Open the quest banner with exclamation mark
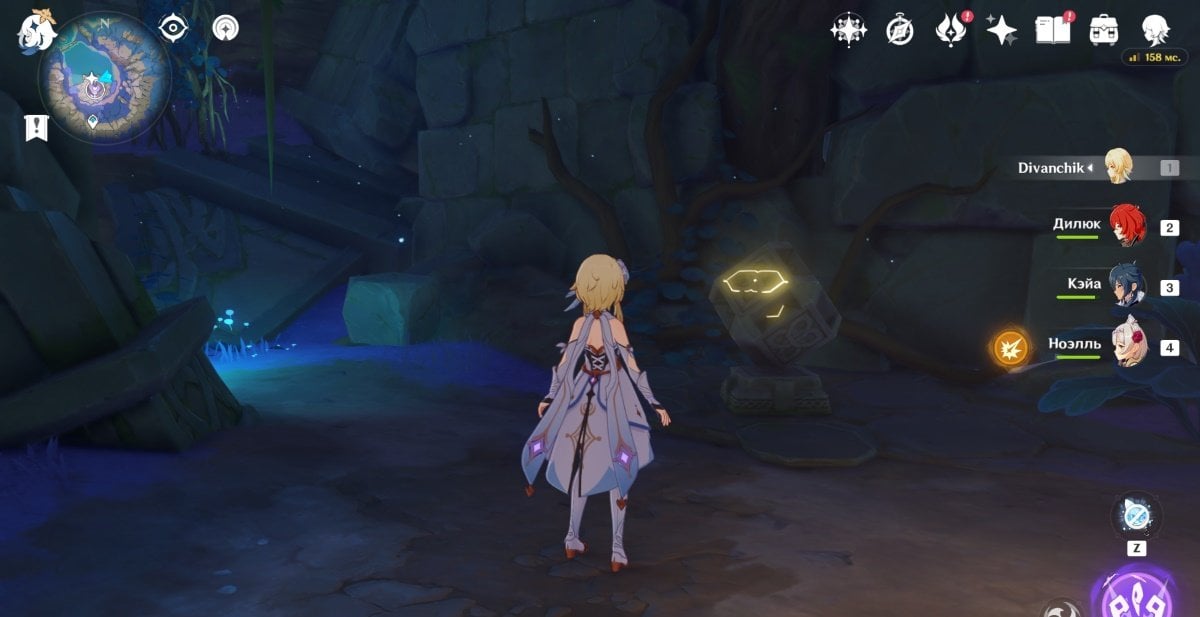Image resolution: width=1200 pixels, height=617 pixels. coord(37,127)
